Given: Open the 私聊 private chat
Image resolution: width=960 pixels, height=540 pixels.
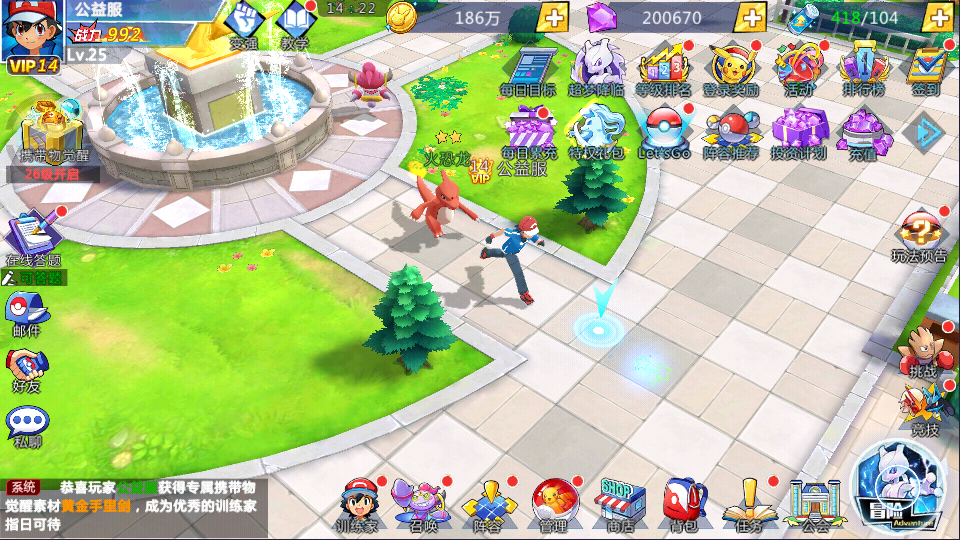Looking at the screenshot, I should pos(27,424).
